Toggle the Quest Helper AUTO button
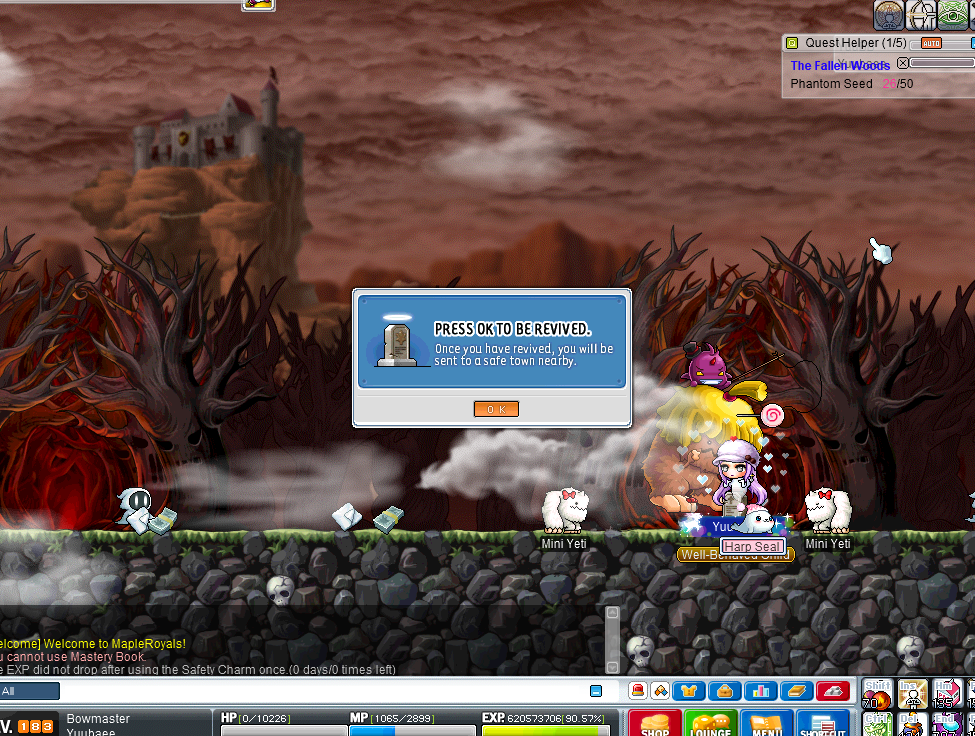Viewport: 975px width, 736px height. [931, 43]
